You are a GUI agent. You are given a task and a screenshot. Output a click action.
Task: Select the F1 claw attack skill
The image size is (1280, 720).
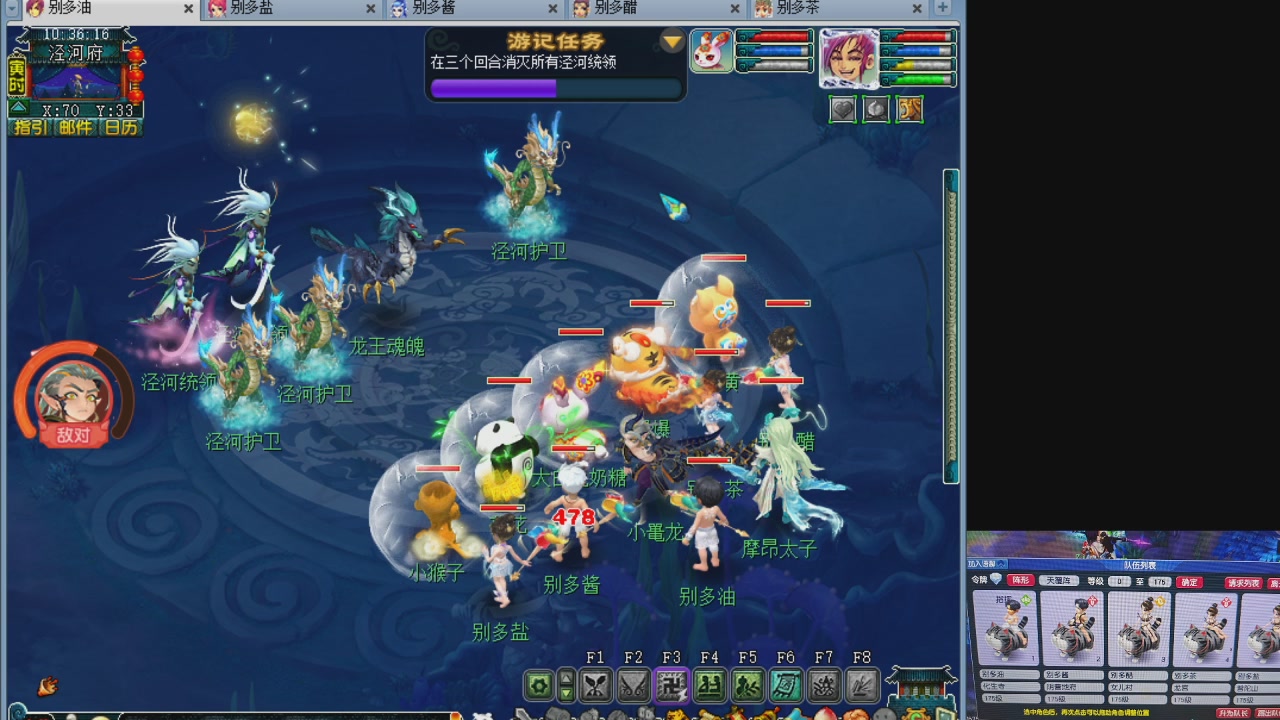click(596, 685)
